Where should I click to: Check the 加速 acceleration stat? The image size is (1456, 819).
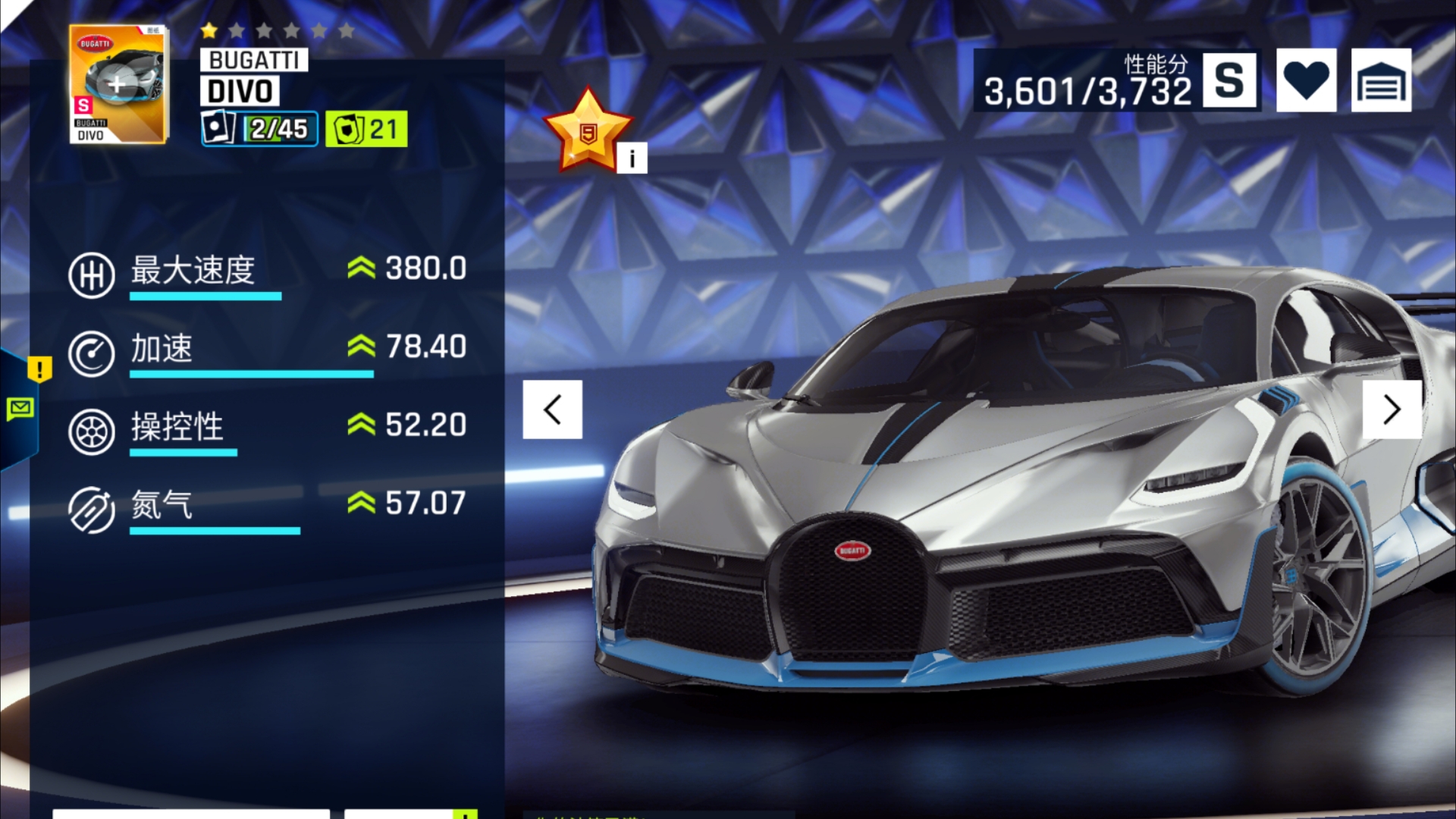pos(267,349)
